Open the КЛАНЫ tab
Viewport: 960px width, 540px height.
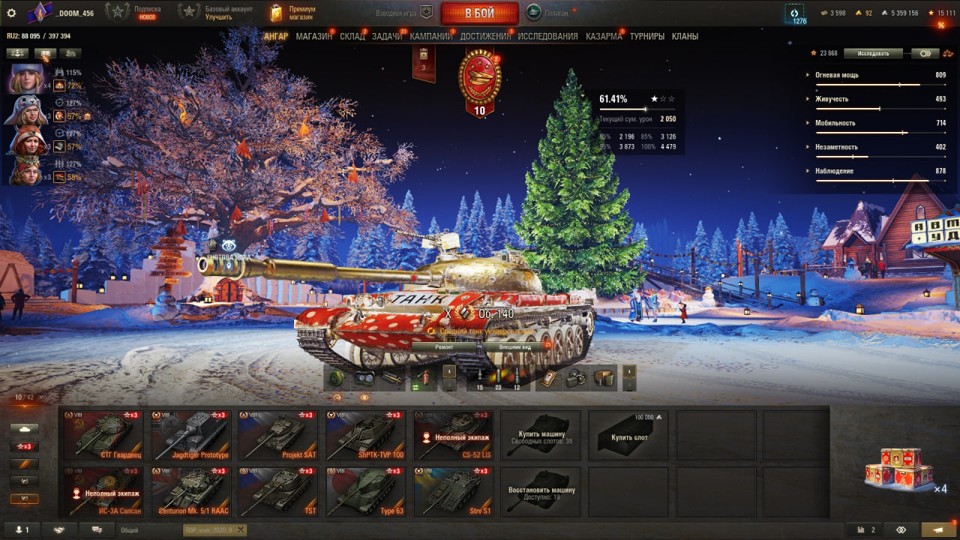point(685,36)
